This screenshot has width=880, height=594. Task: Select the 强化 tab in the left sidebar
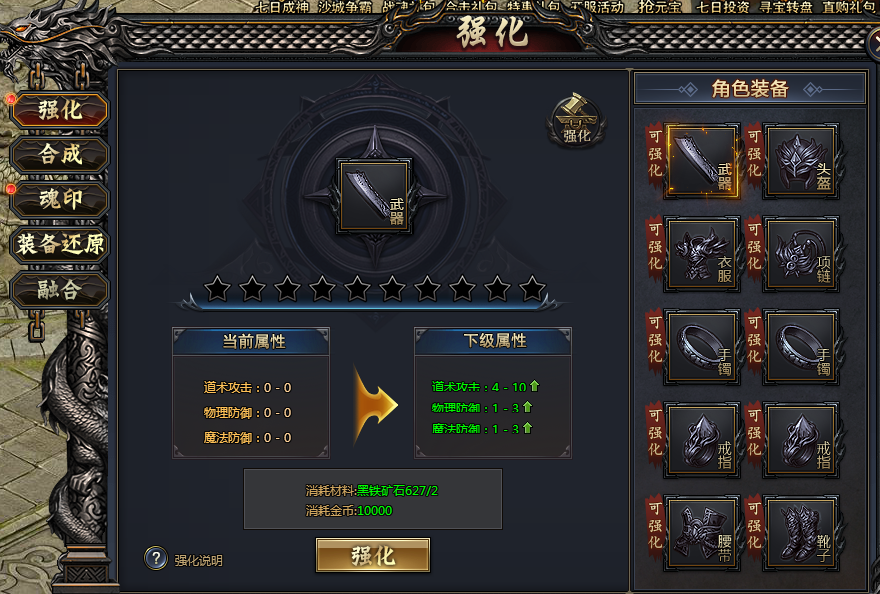click(x=60, y=110)
